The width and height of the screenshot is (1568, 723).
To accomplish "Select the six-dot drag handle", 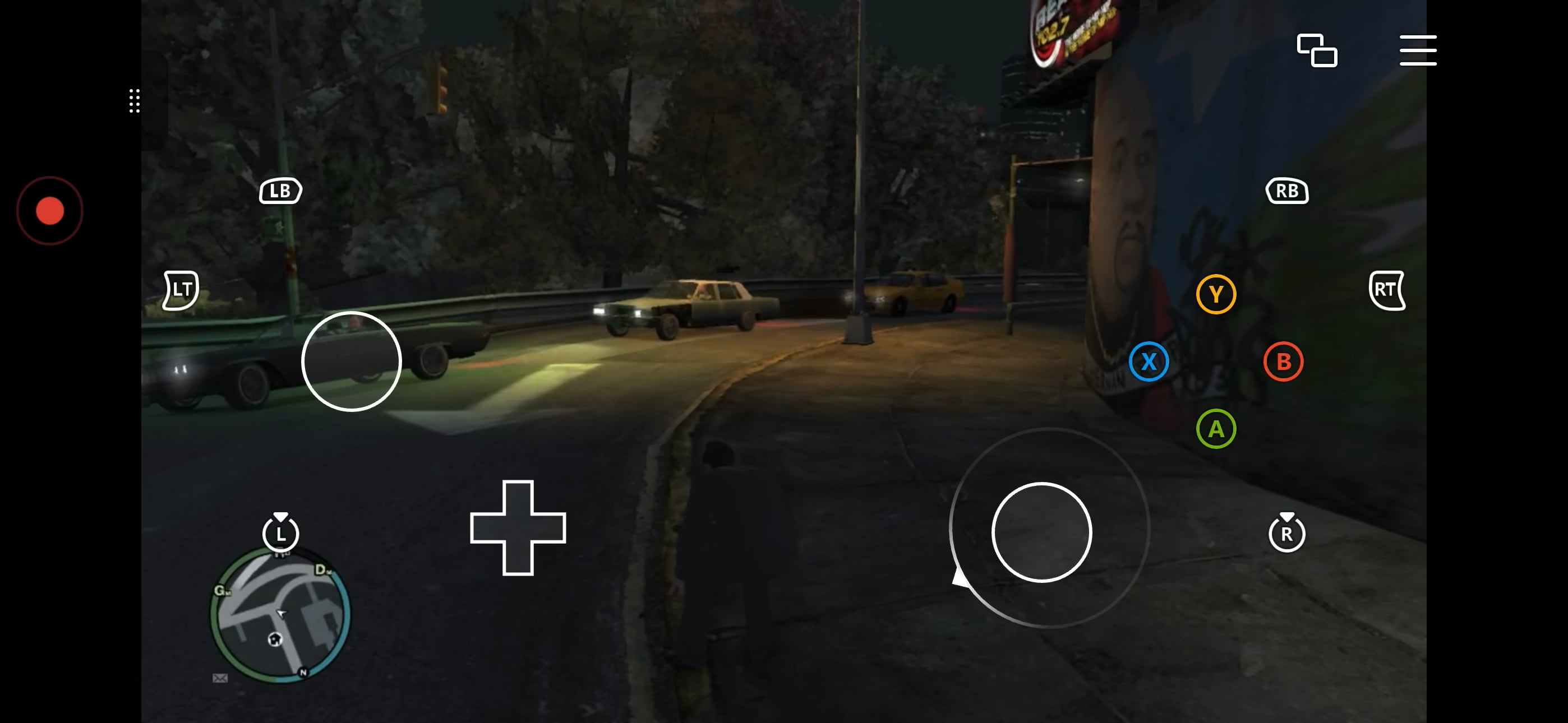I will coord(135,101).
